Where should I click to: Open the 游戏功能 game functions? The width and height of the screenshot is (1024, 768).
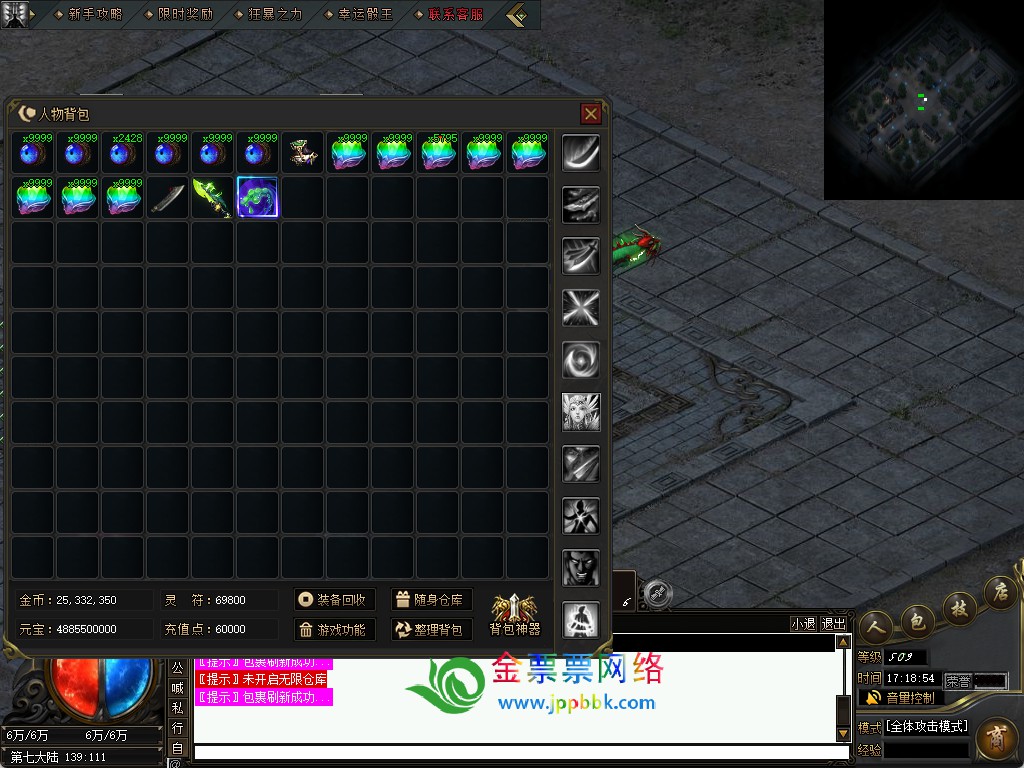[x=335, y=630]
